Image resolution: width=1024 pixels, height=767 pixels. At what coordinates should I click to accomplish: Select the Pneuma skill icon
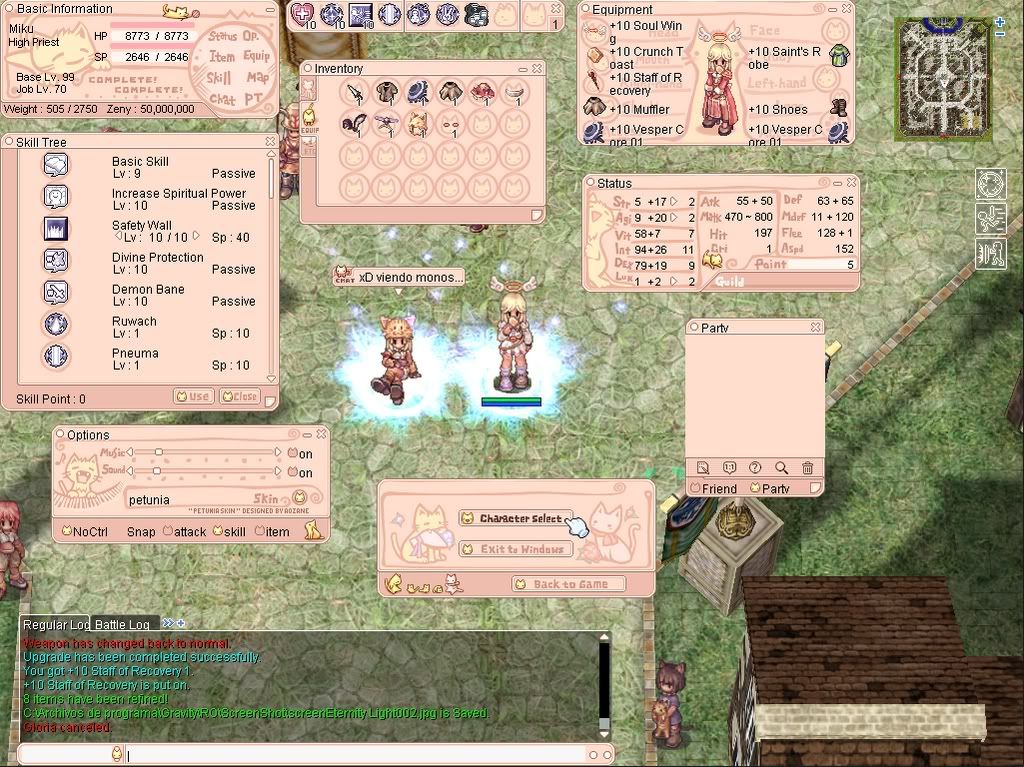pyautogui.click(x=56, y=357)
